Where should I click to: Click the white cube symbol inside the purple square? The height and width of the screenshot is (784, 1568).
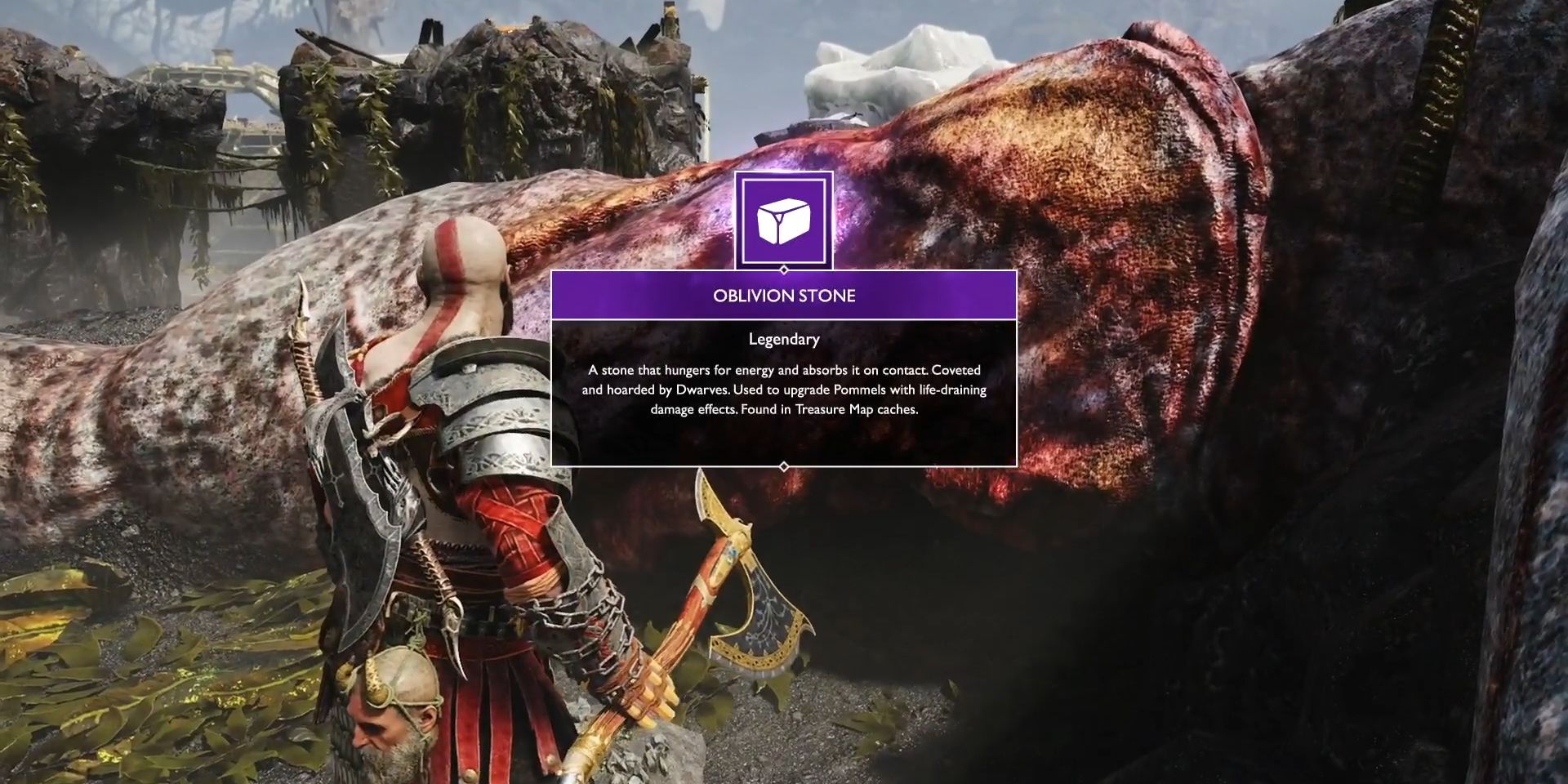click(x=786, y=220)
